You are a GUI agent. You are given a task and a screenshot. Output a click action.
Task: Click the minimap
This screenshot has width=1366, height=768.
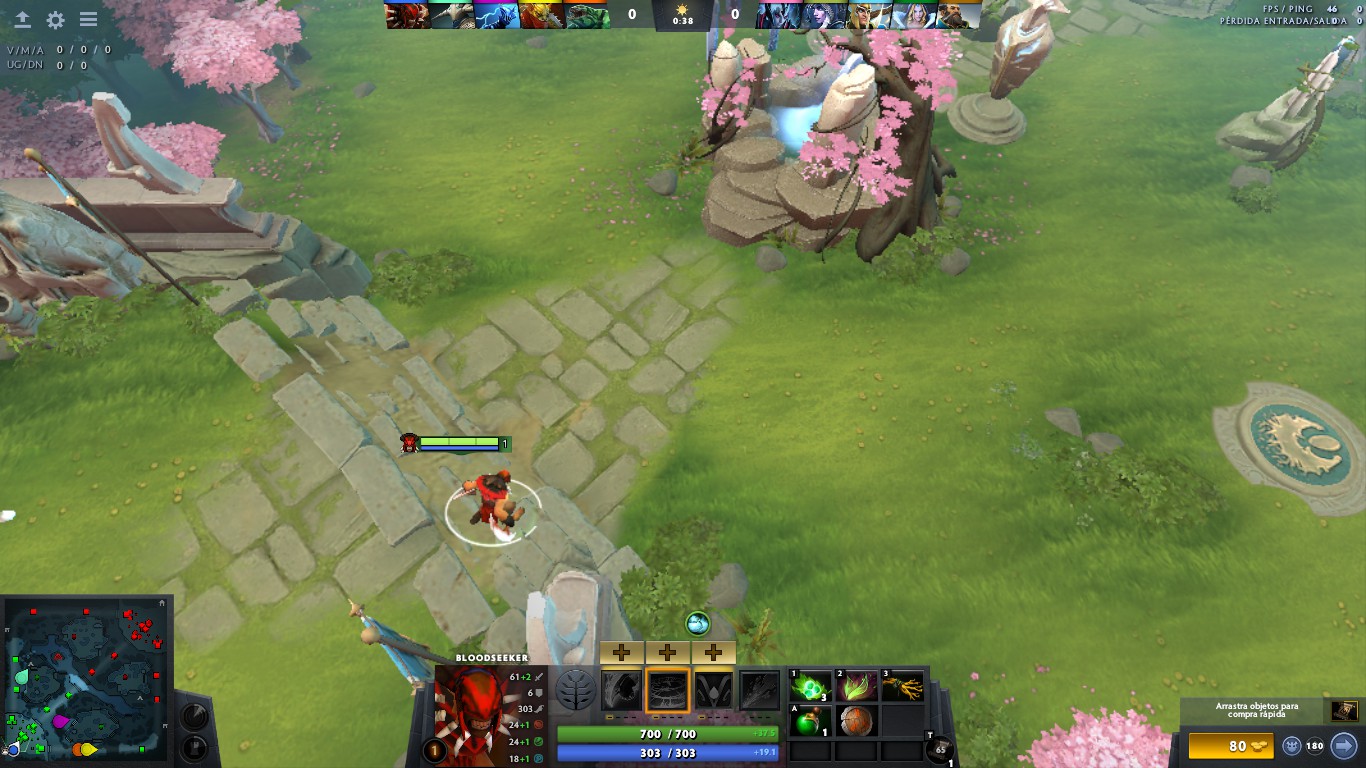pos(86,678)
